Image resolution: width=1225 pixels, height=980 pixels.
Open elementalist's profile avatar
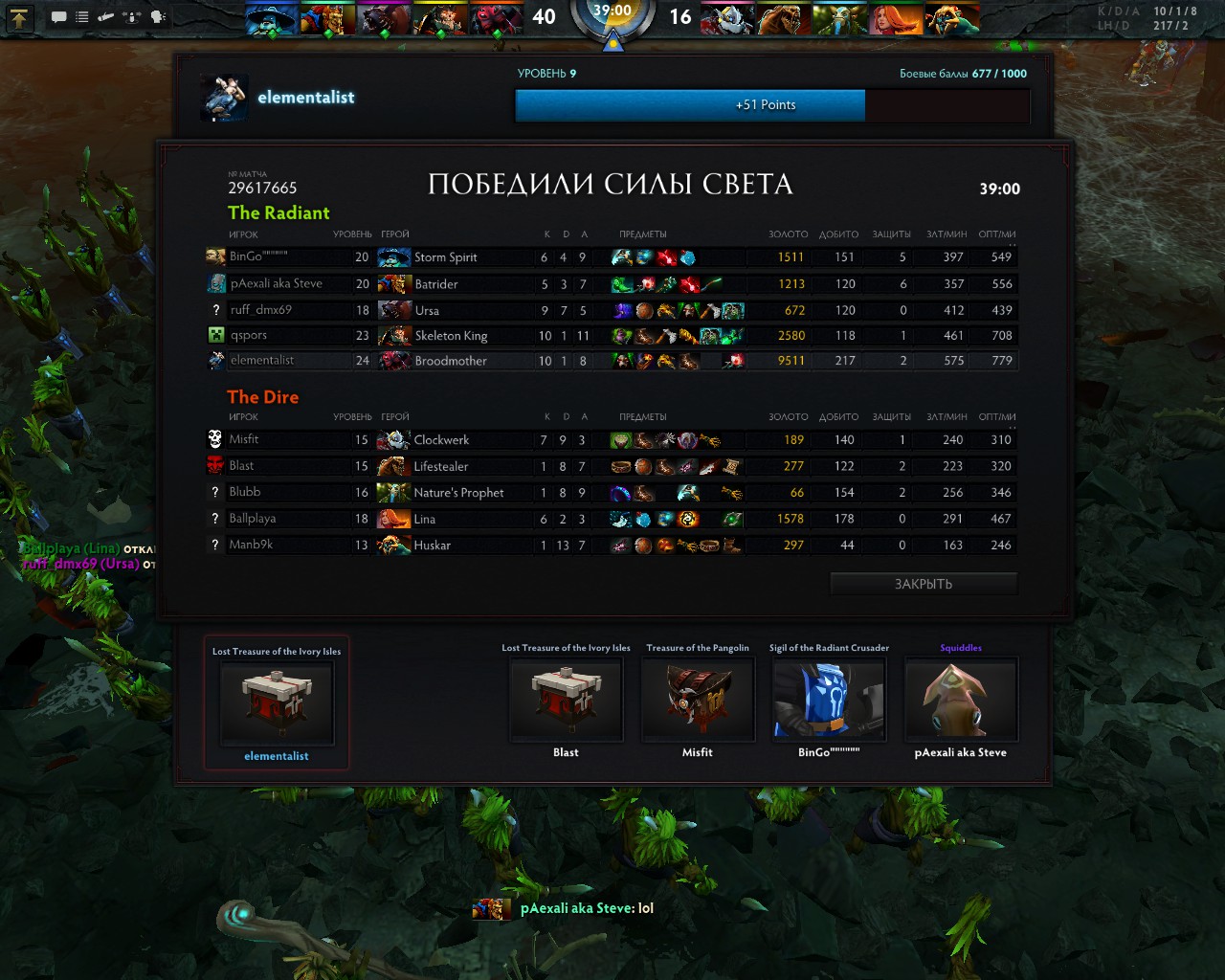point(225,98)
